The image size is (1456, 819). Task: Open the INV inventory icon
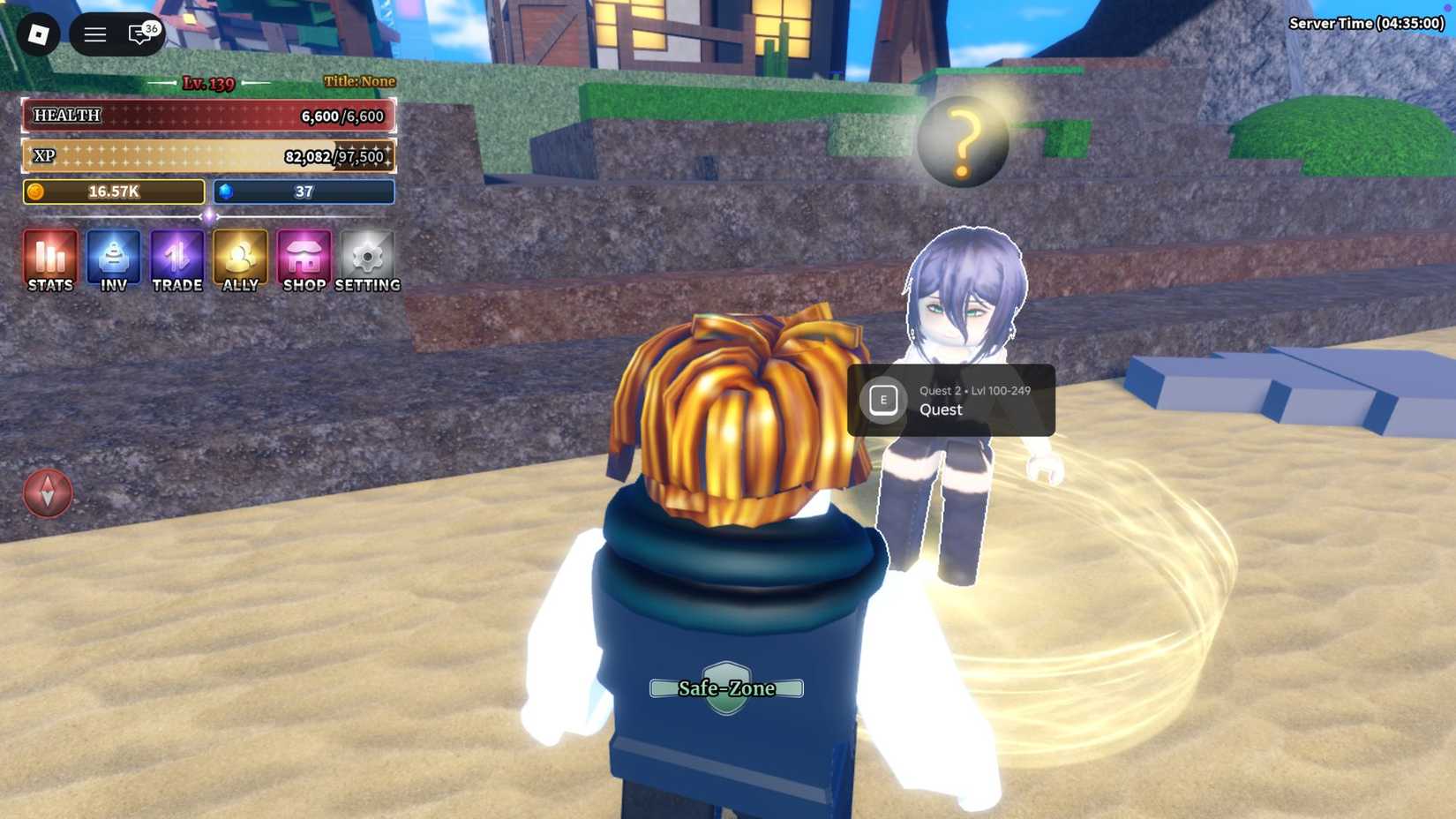coord(113,260)
